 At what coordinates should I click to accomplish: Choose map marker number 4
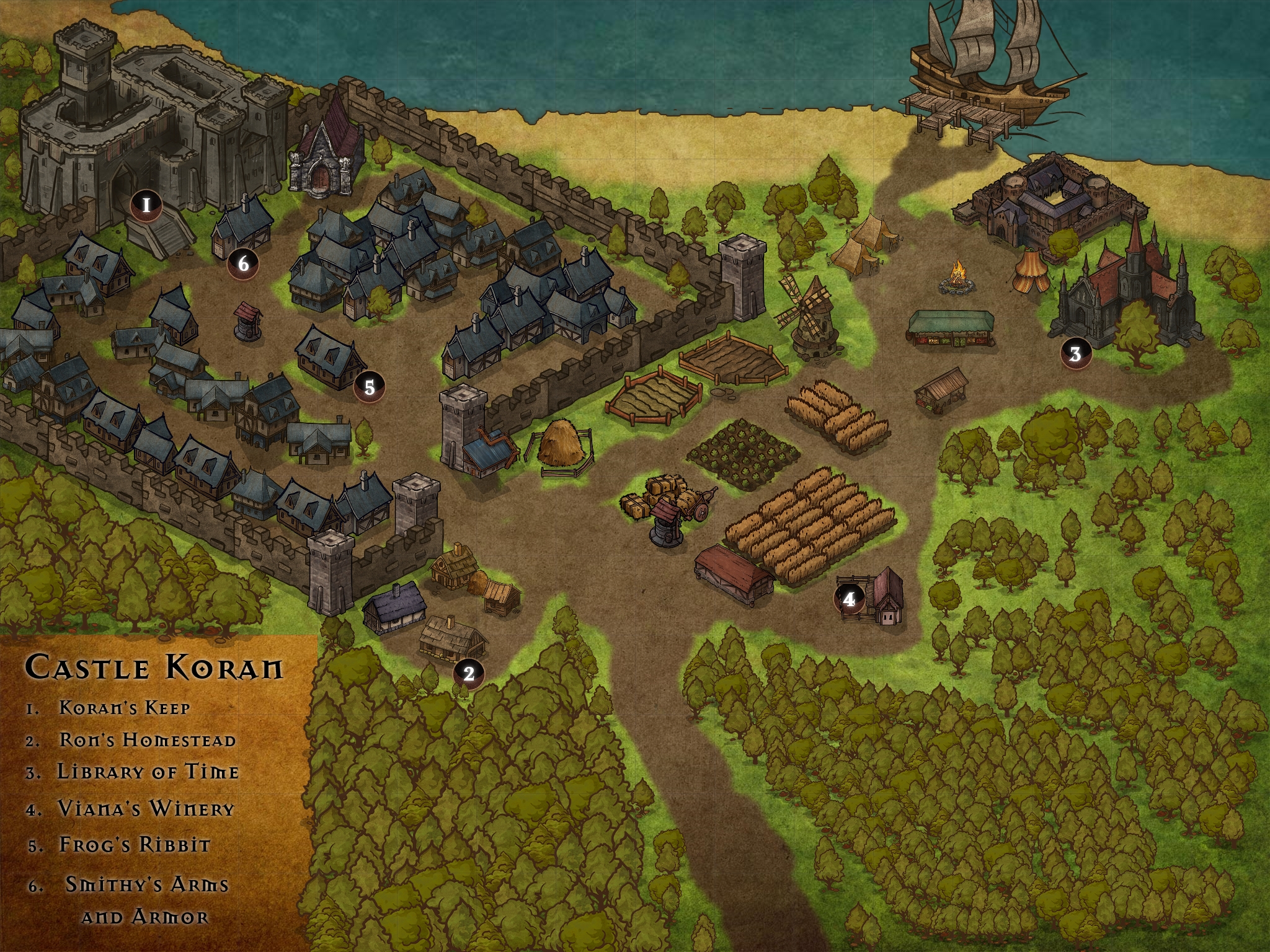(x=849, y=599)
